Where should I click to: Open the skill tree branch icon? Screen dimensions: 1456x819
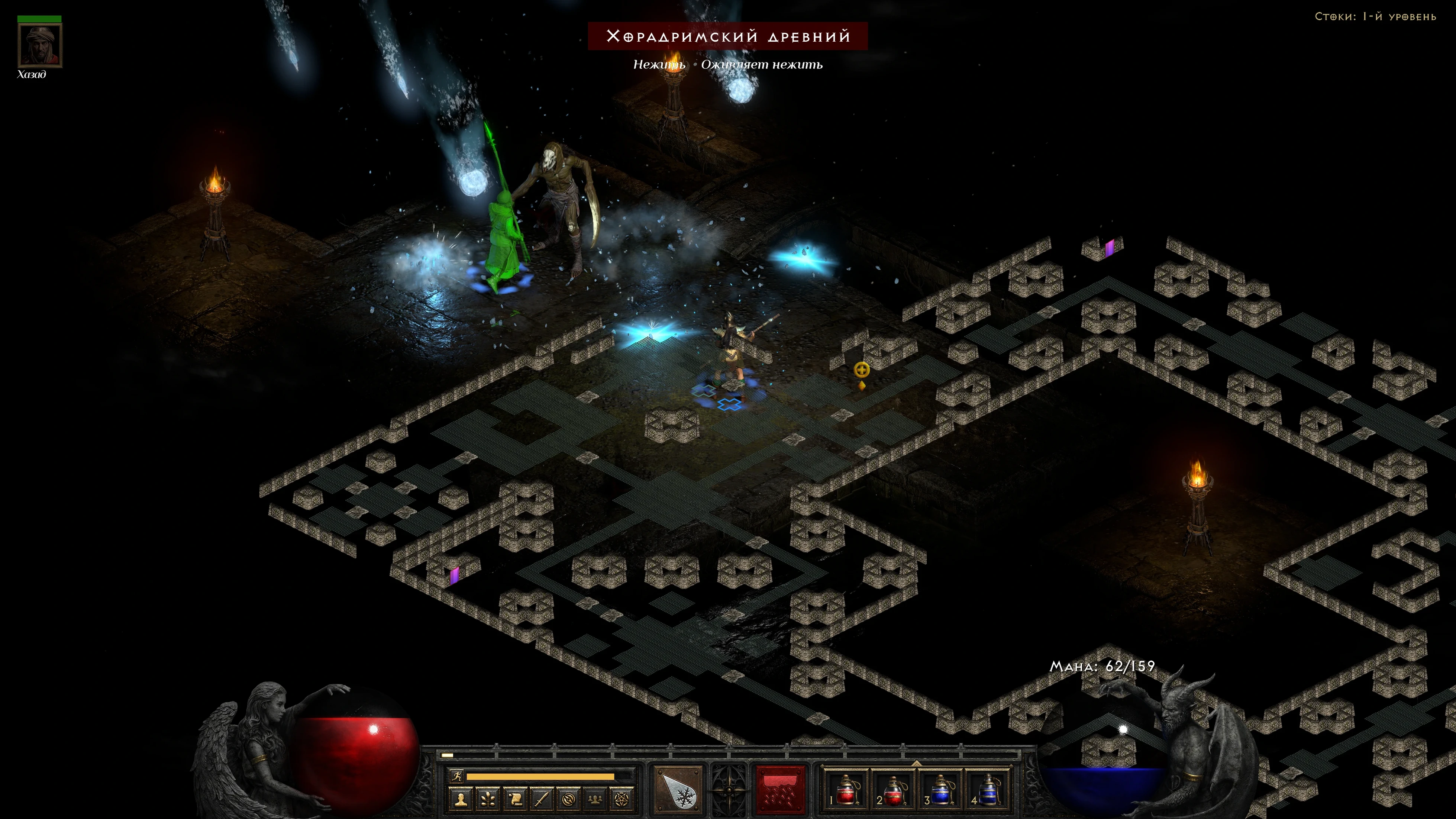[x=488, y=799]
